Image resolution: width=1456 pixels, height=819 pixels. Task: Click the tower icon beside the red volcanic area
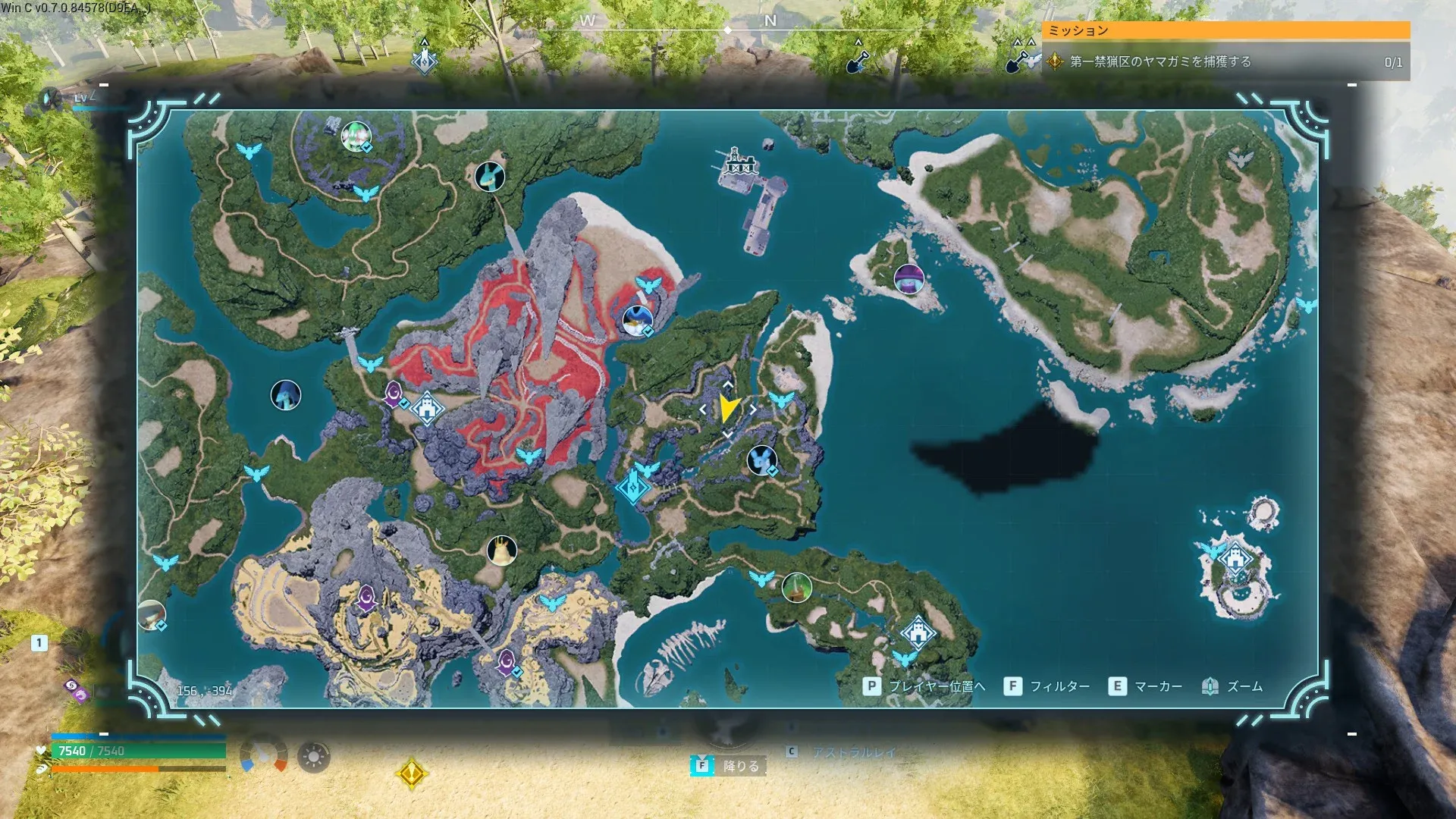tap(428, 409)
